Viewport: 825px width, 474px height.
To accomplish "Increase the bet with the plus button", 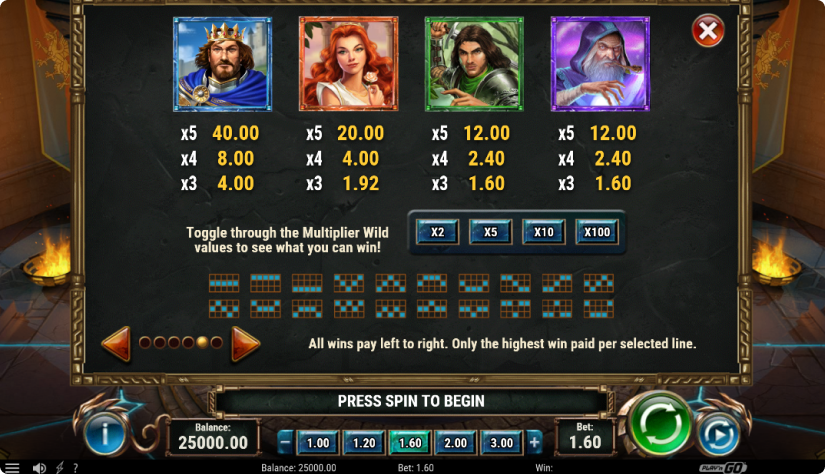I will coord(534,442).
